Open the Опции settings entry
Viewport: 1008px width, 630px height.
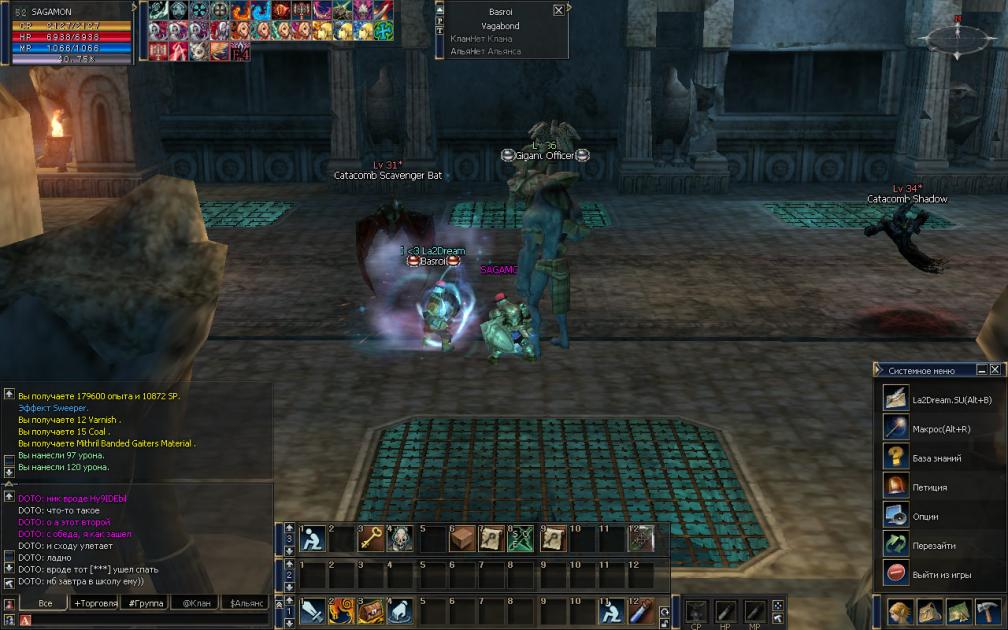[925, 516]
